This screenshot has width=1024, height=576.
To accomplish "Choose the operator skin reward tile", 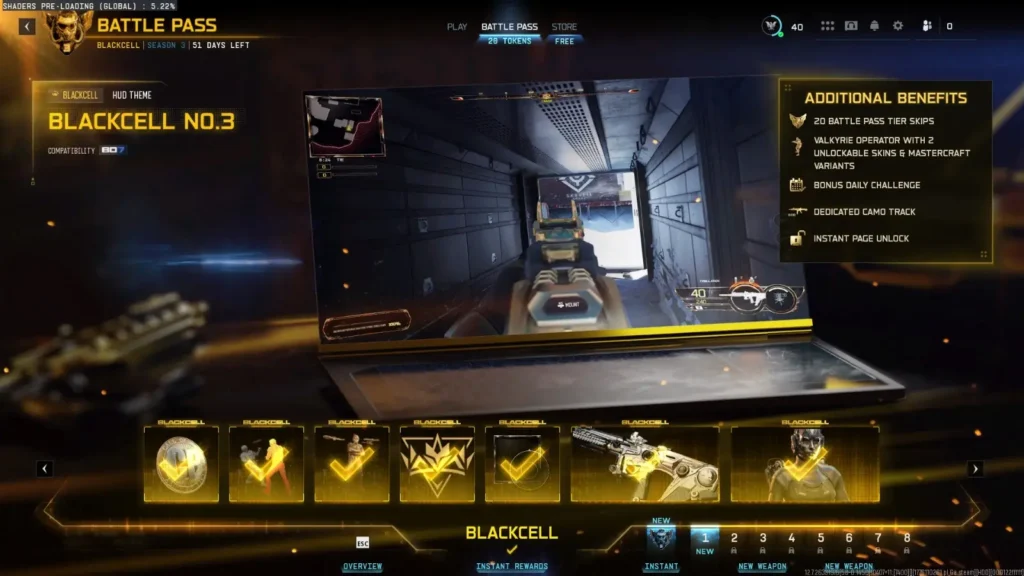I will [805, 464].
